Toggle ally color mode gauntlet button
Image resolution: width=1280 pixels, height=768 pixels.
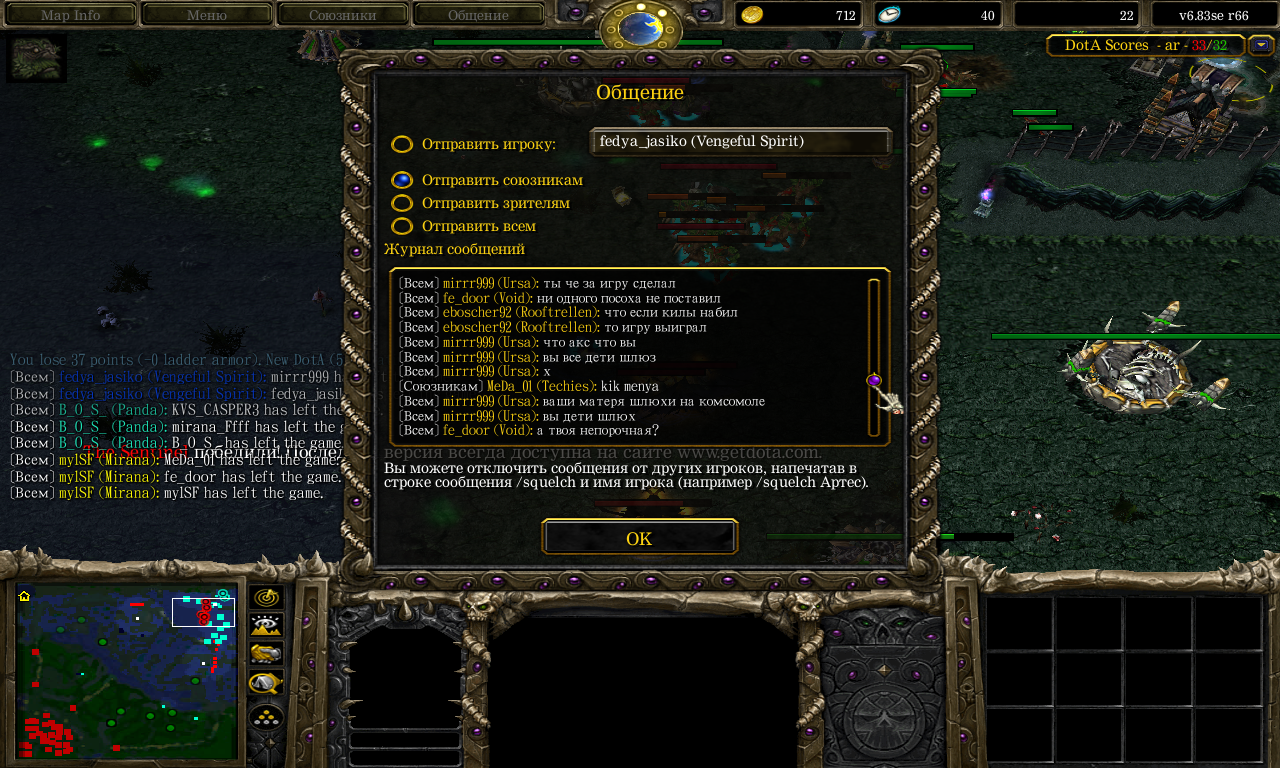(266, 654)
